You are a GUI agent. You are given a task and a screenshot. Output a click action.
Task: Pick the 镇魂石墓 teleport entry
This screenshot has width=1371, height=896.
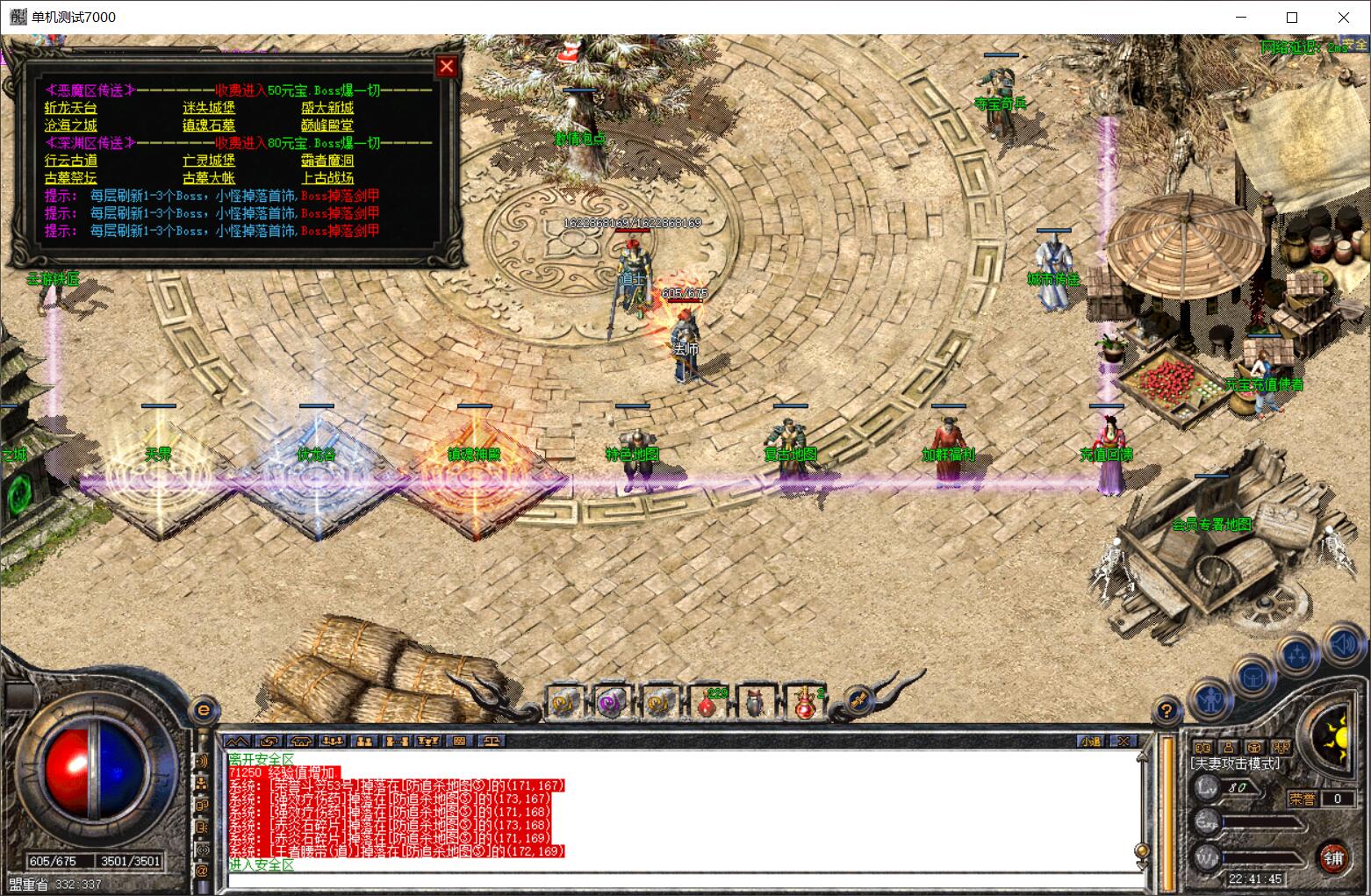point(209,125)
